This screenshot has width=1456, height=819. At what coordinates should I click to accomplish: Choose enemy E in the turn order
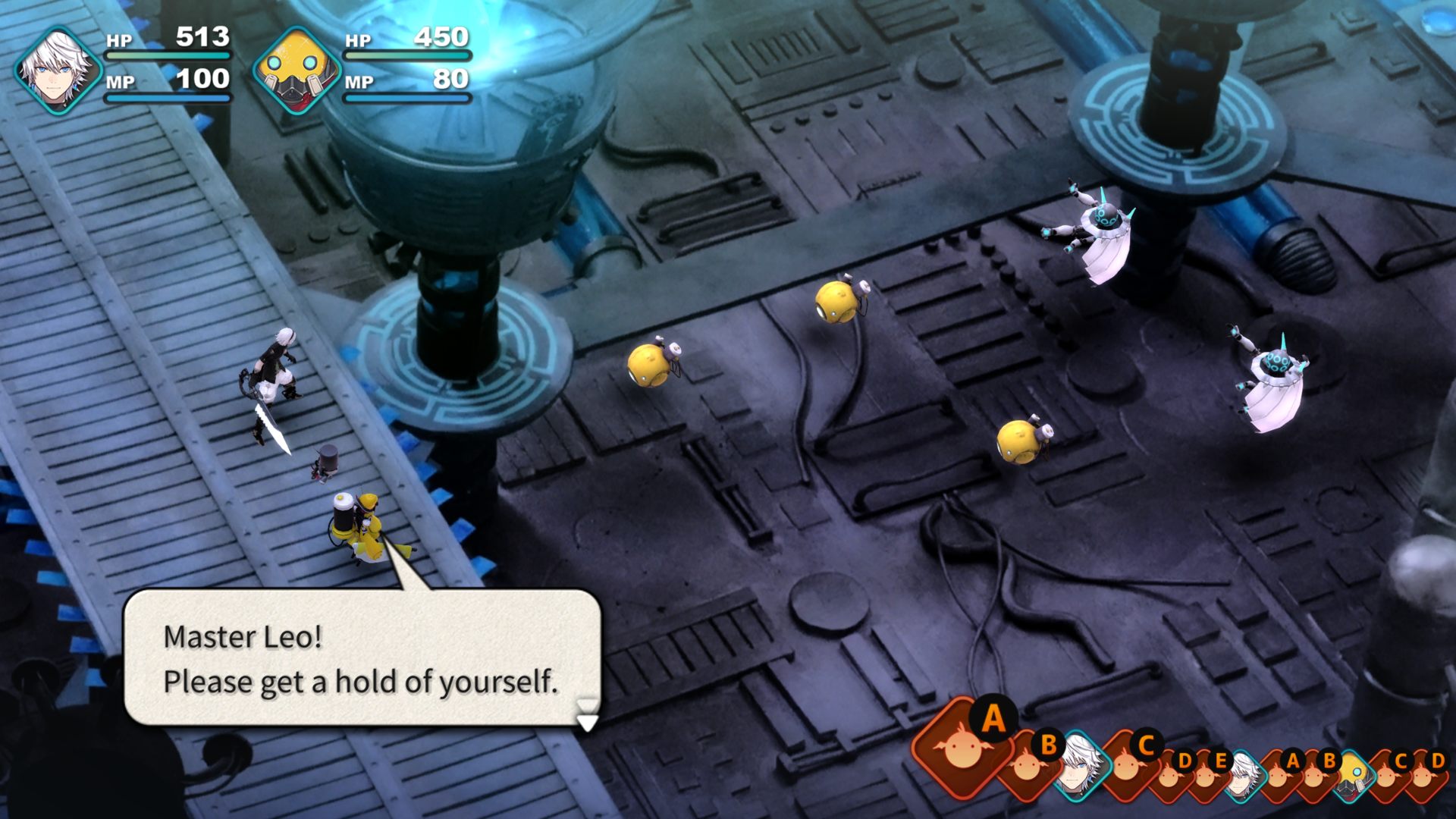click(1207, 773)
